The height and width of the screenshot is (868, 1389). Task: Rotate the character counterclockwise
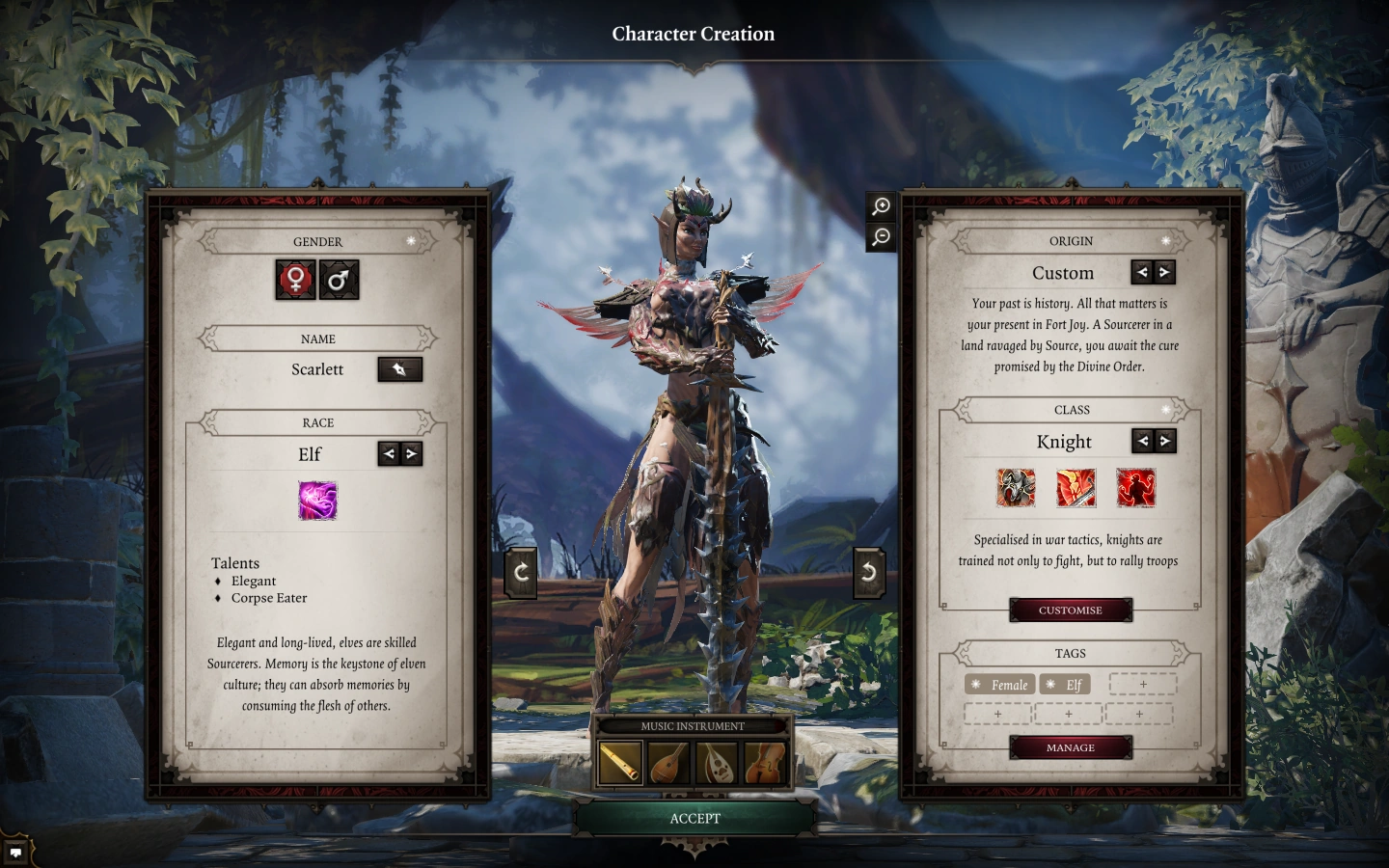tap(867, 570)
